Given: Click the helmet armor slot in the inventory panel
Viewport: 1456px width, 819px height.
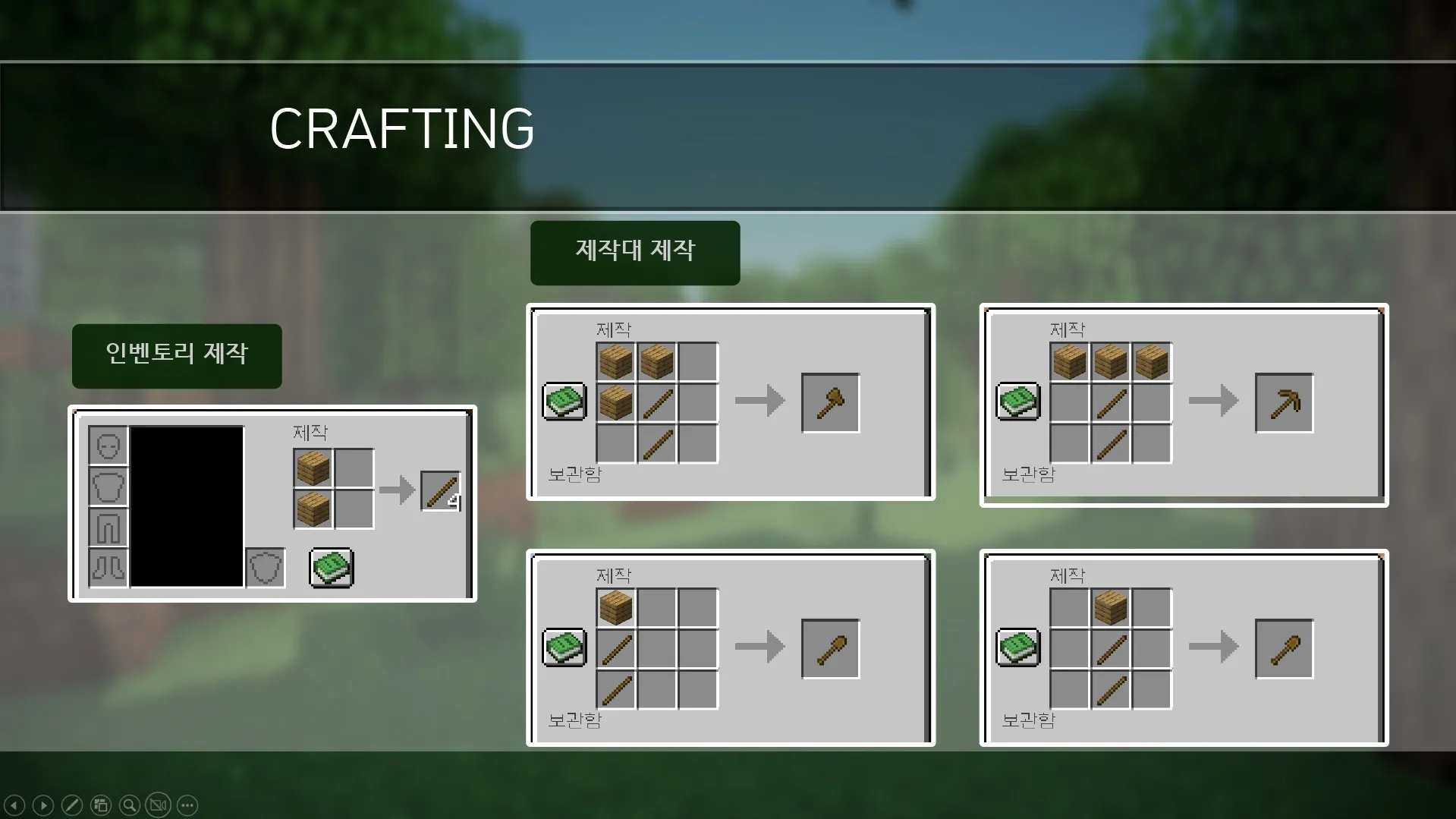Looking at the screenshot, I should coord(106,445).
